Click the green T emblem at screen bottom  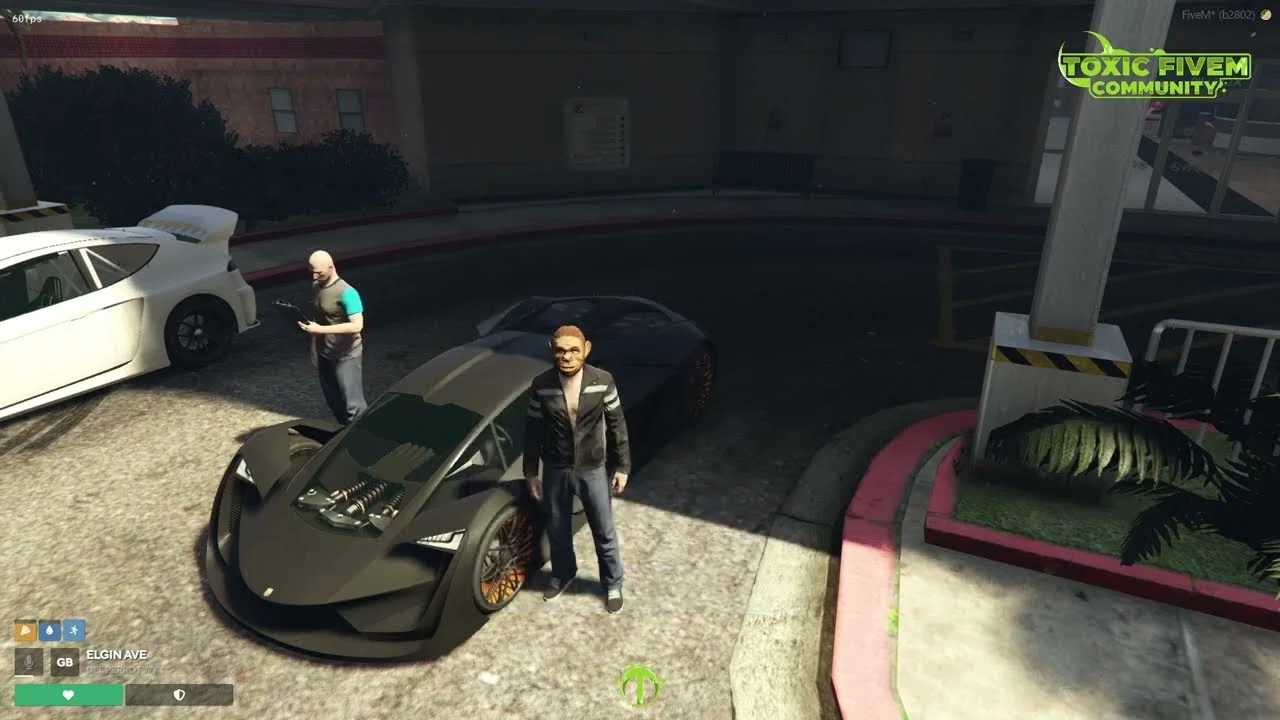[639, 686]
